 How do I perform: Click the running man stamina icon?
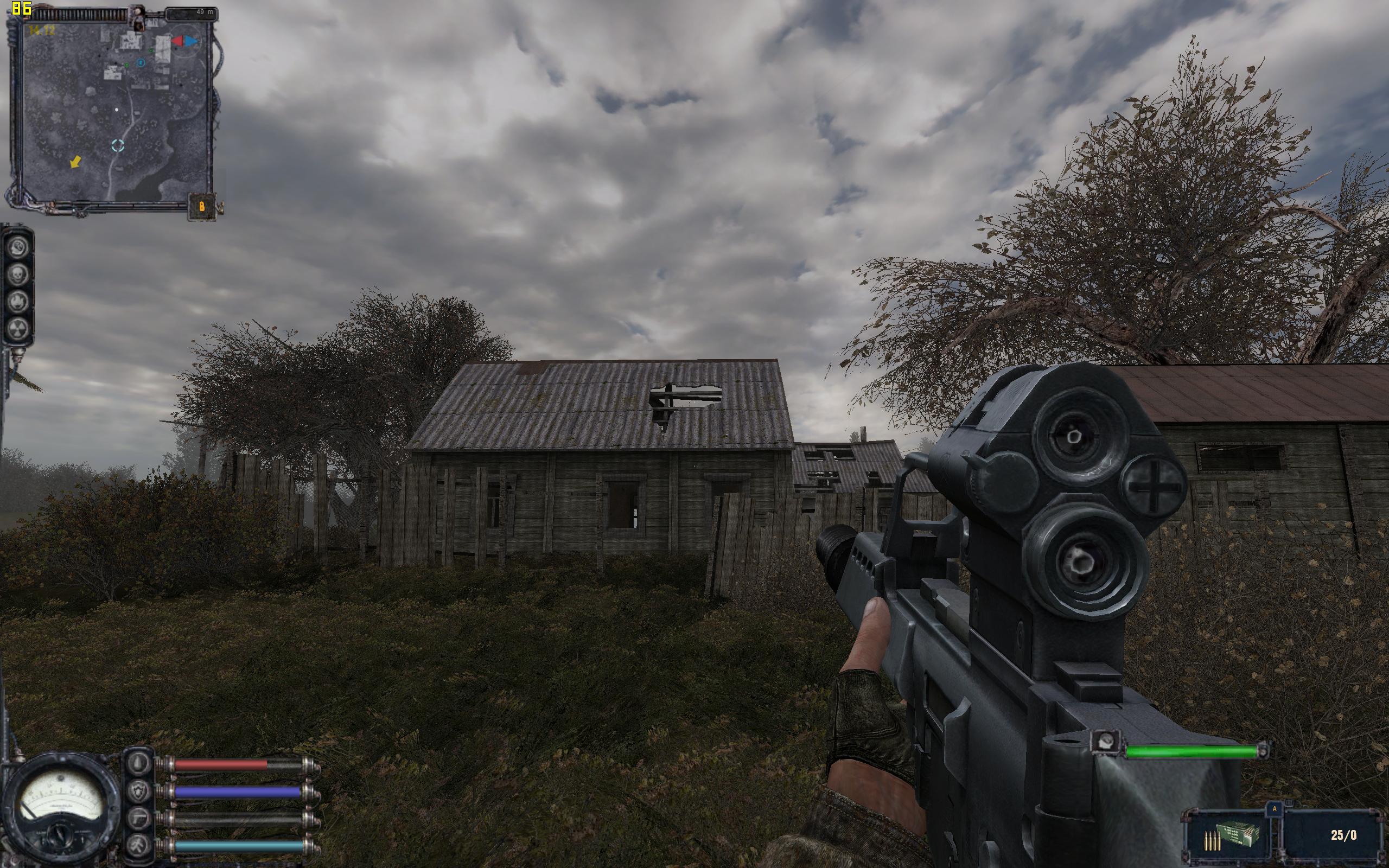coord(139,846)
